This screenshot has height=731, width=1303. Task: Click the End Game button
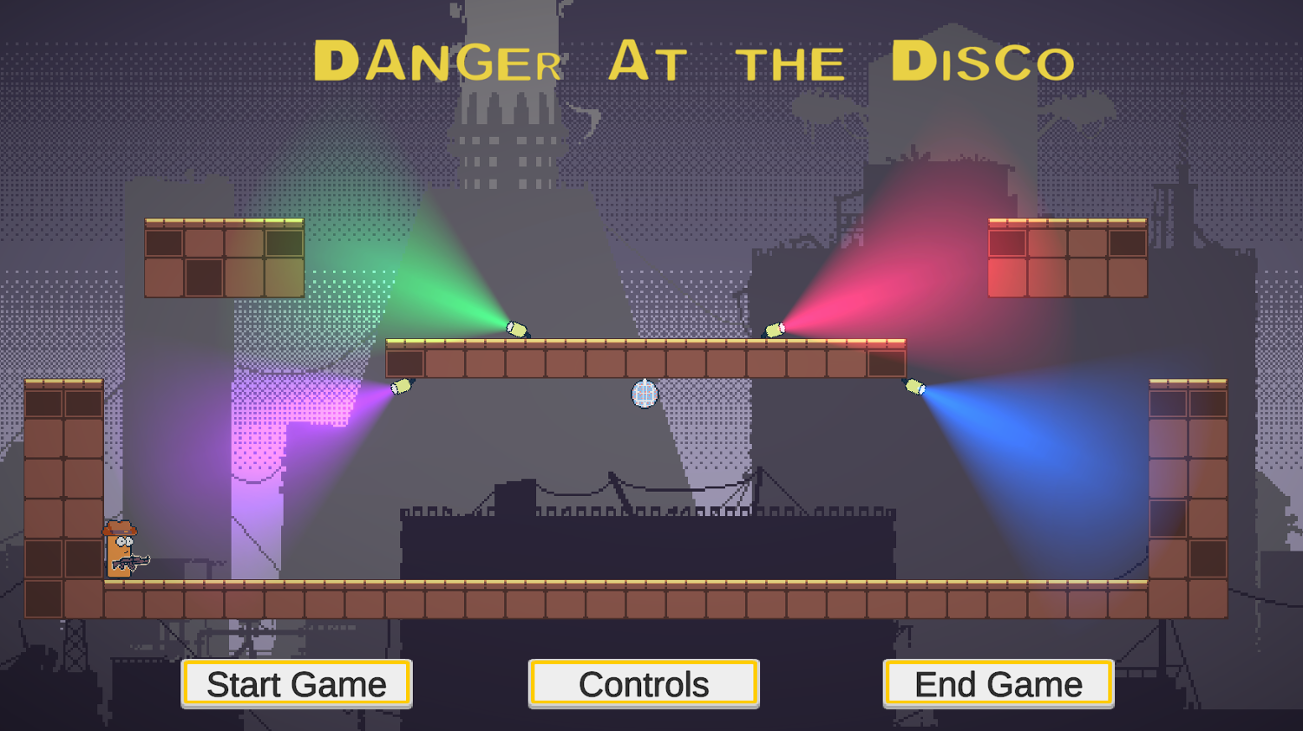click(997, 684)
